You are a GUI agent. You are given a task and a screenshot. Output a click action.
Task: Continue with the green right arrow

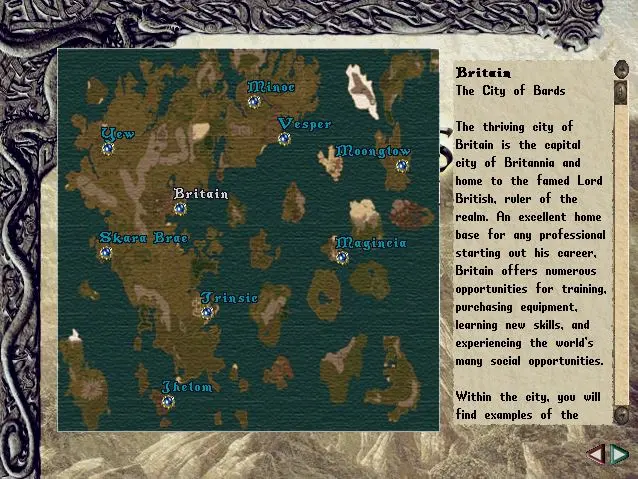click(619, 455)
